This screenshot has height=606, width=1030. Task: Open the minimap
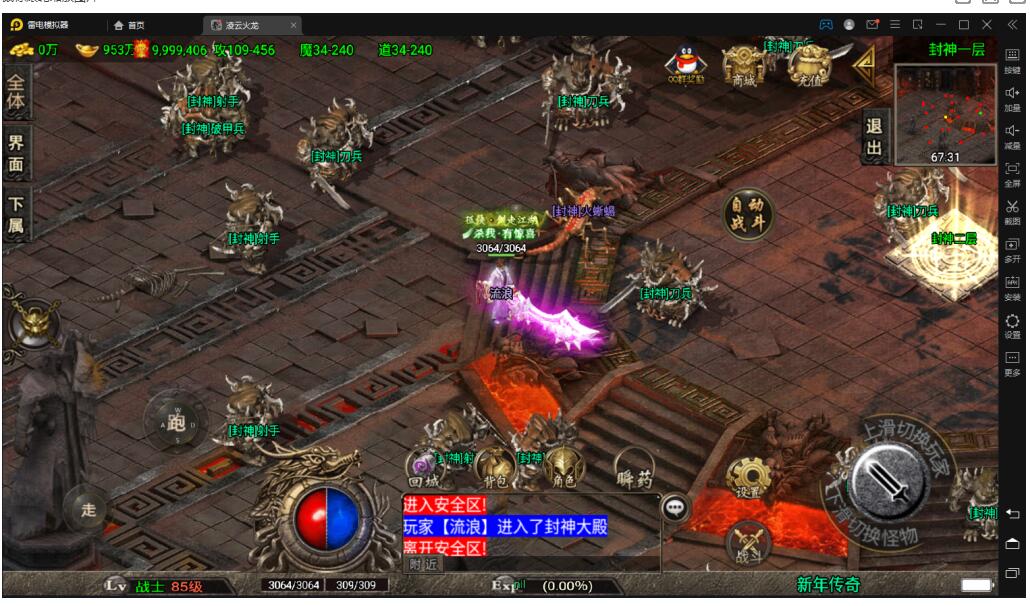pos(945,113)
